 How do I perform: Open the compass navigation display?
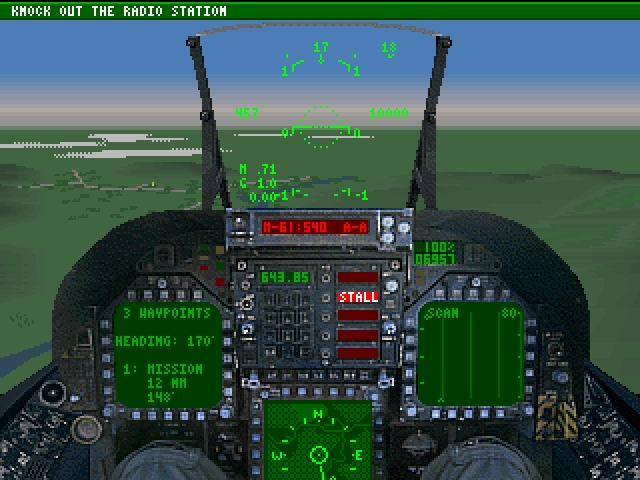point(319,444)
